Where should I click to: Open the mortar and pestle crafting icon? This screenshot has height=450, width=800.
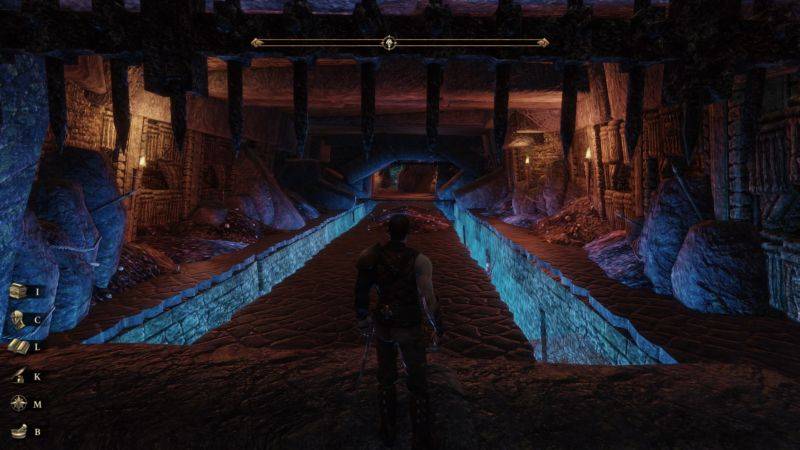(x=18, y=432)
